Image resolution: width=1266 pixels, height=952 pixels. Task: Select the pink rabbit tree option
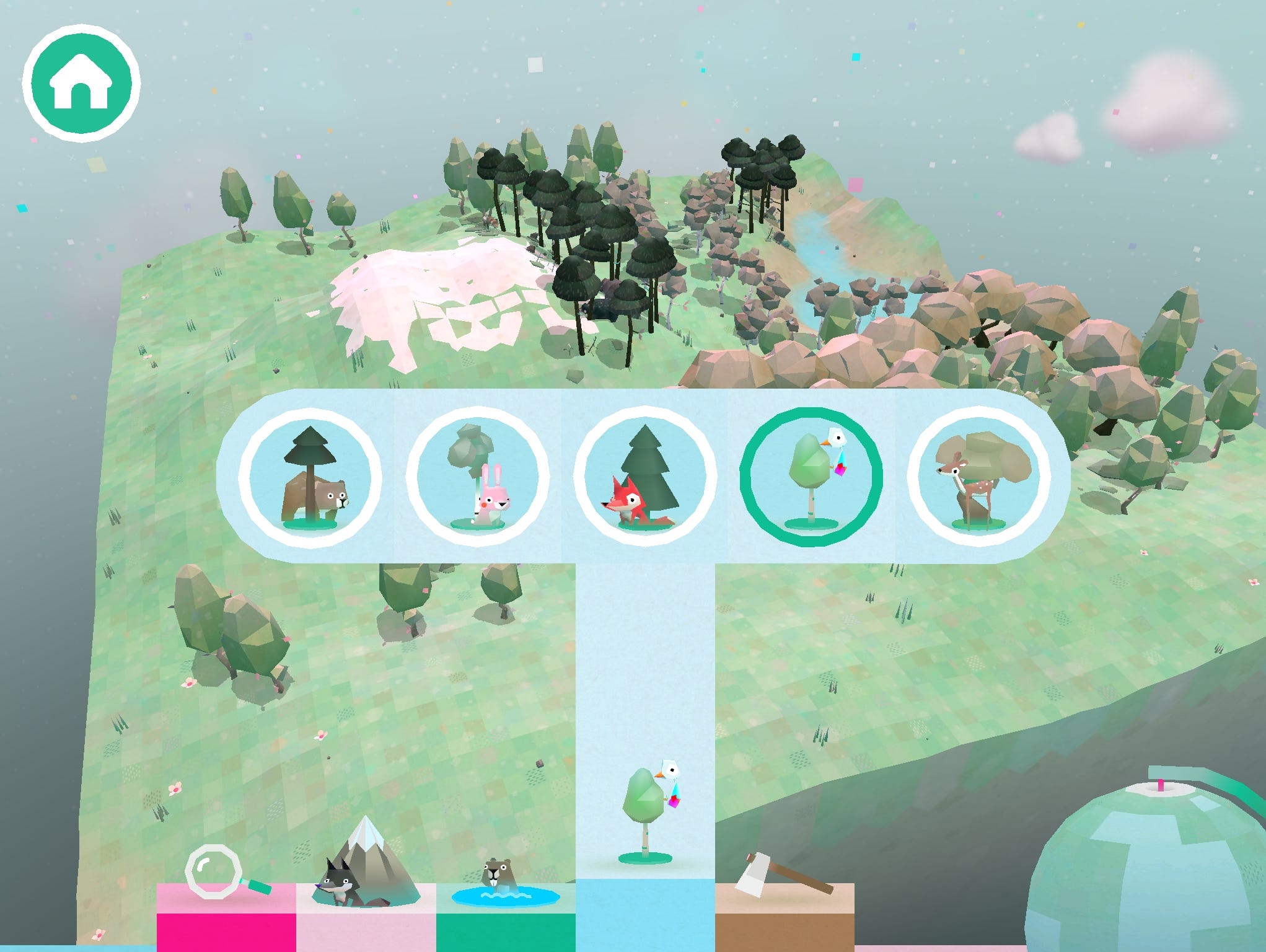(x=478, y=477)
